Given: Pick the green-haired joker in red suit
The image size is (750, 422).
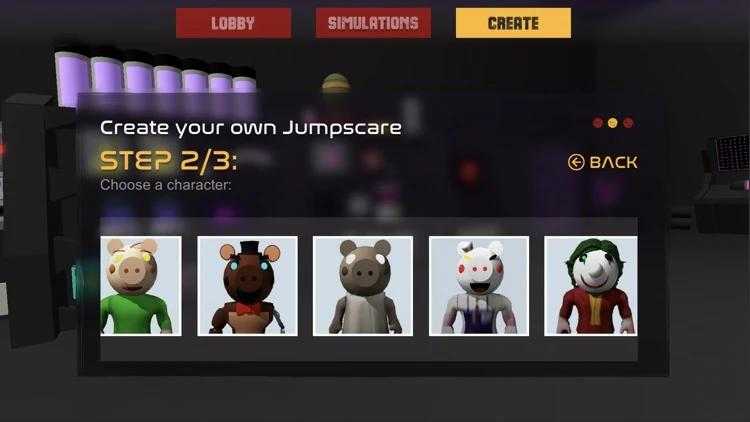Looking at the screenshot, I should coord(590,286).
